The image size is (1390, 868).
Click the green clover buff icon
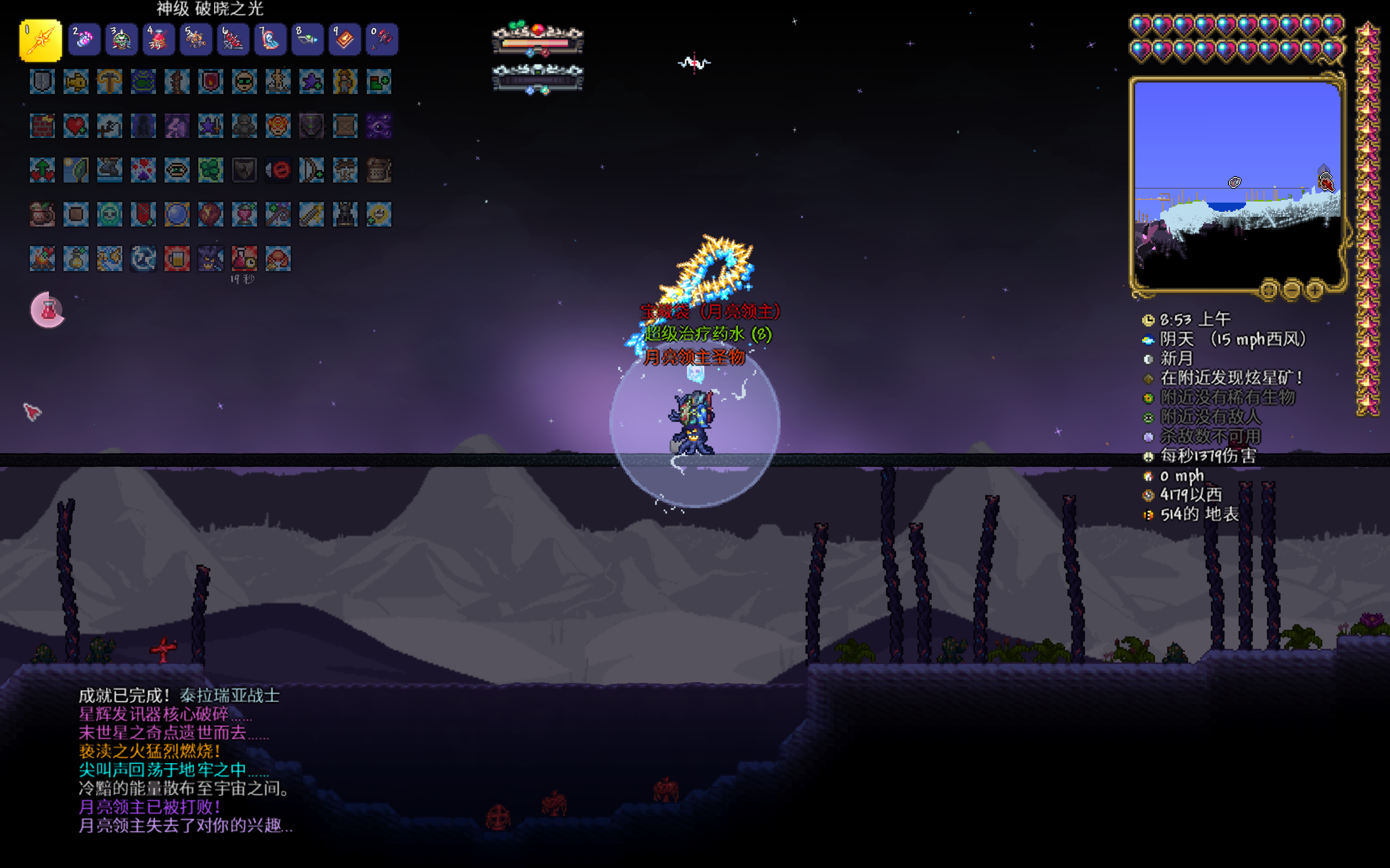click(x=211, y=170)
